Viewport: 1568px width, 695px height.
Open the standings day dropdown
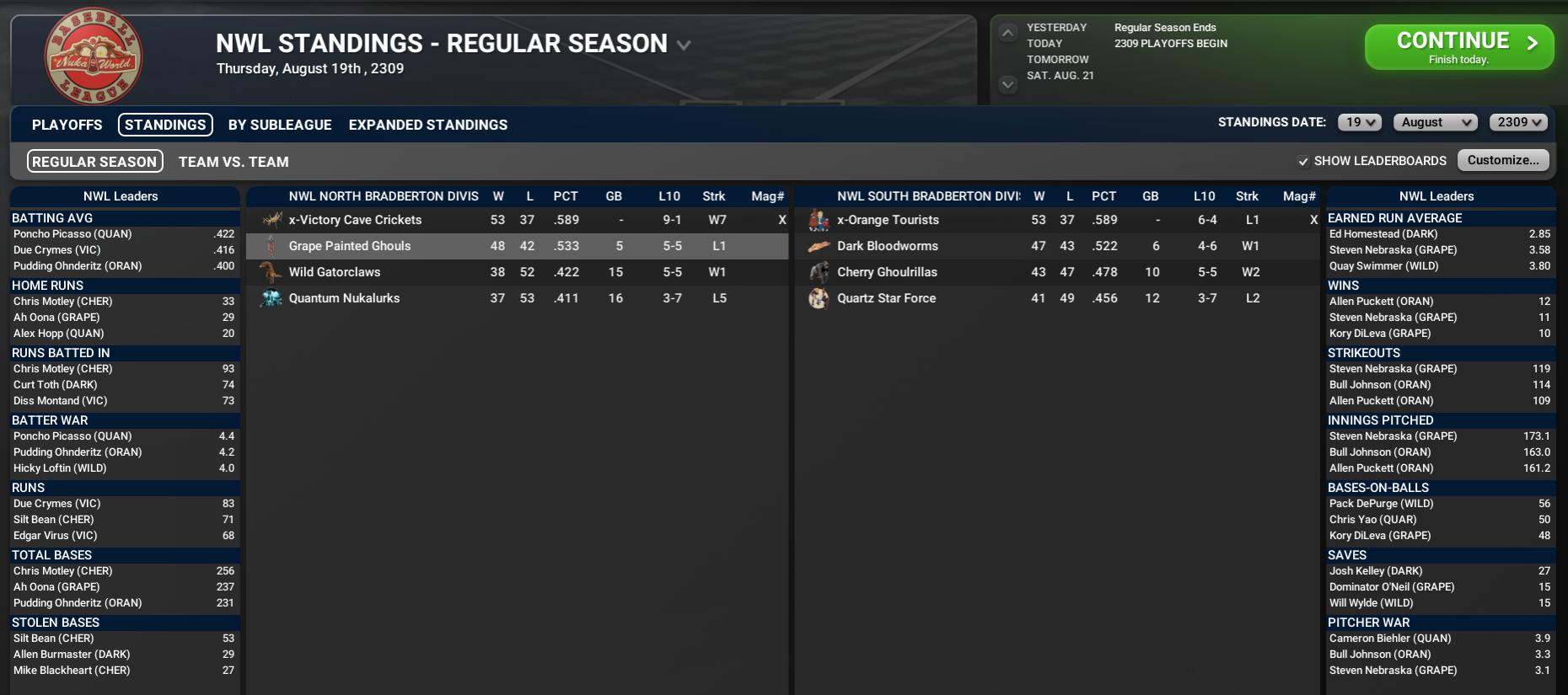pyautogui.click(x=1360, y=122)
